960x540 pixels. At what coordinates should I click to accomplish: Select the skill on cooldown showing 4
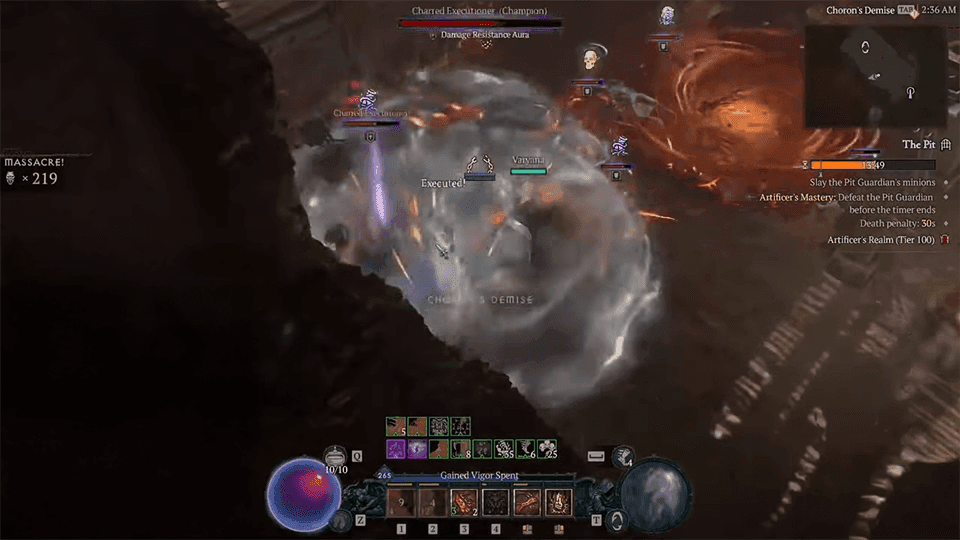[433, 502]
